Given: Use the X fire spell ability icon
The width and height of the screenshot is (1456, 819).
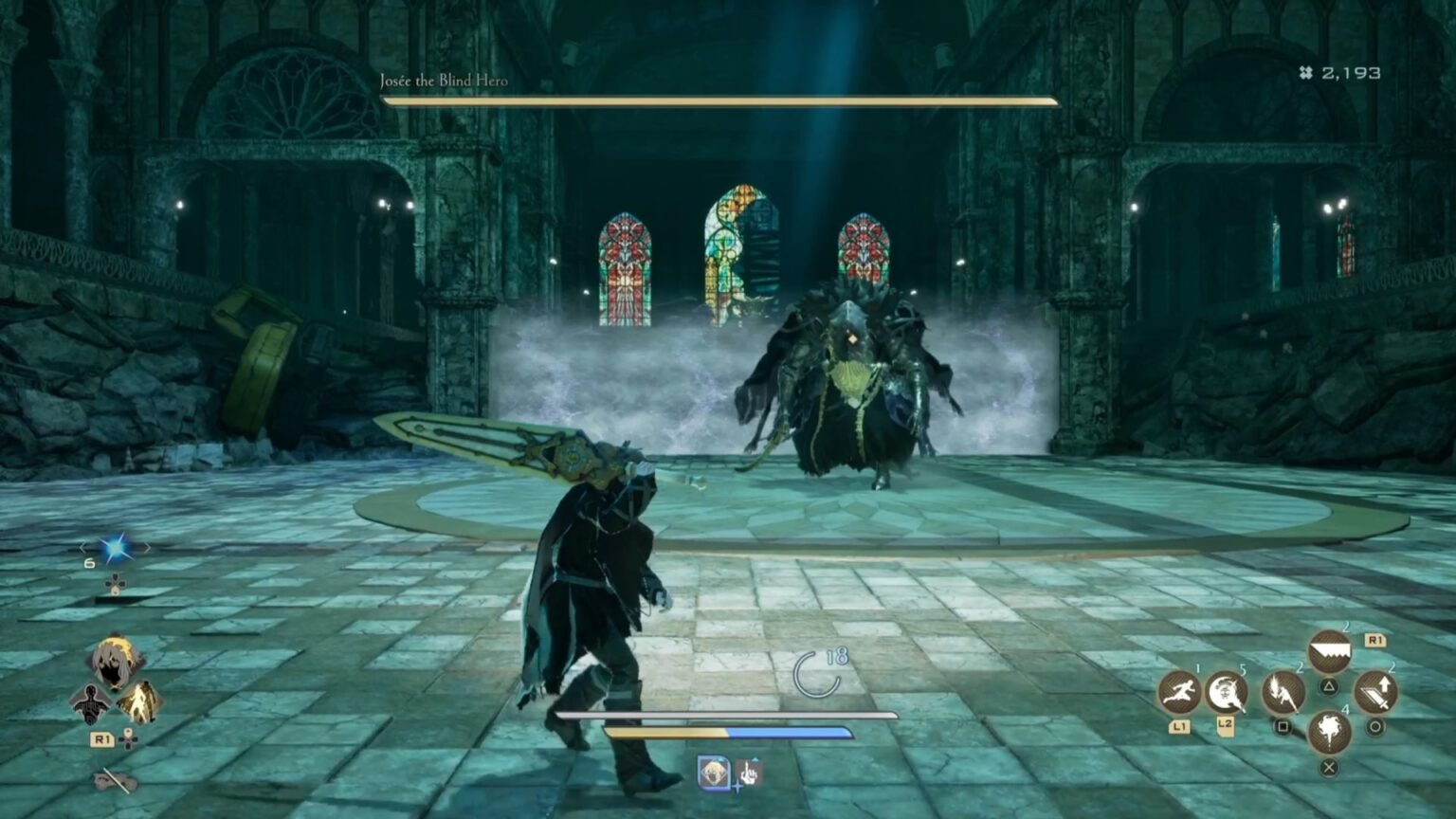Looking at the screenshot, I should [x=1329, y=732].
